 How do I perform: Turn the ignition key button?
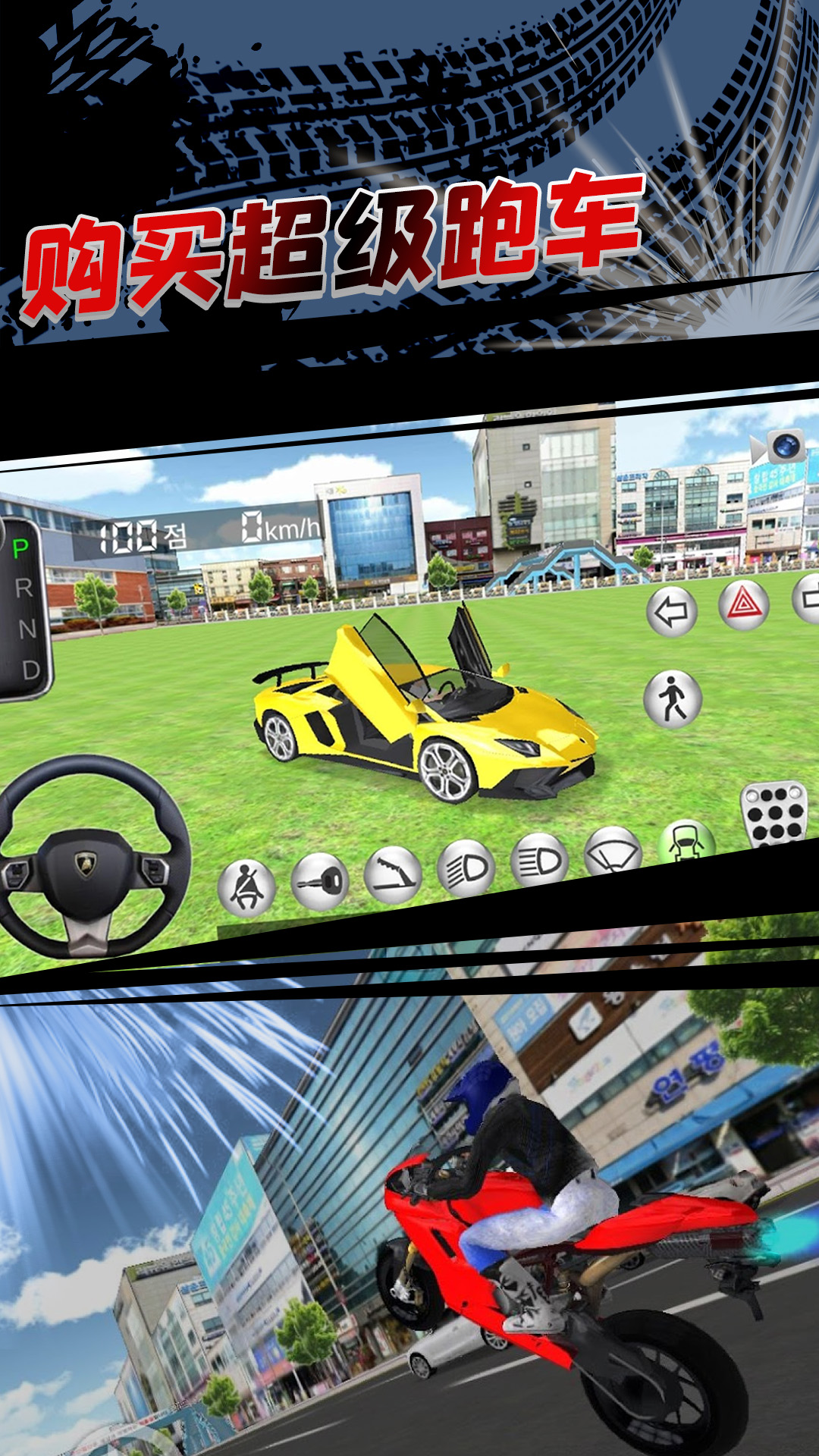[x=319, y=881]
